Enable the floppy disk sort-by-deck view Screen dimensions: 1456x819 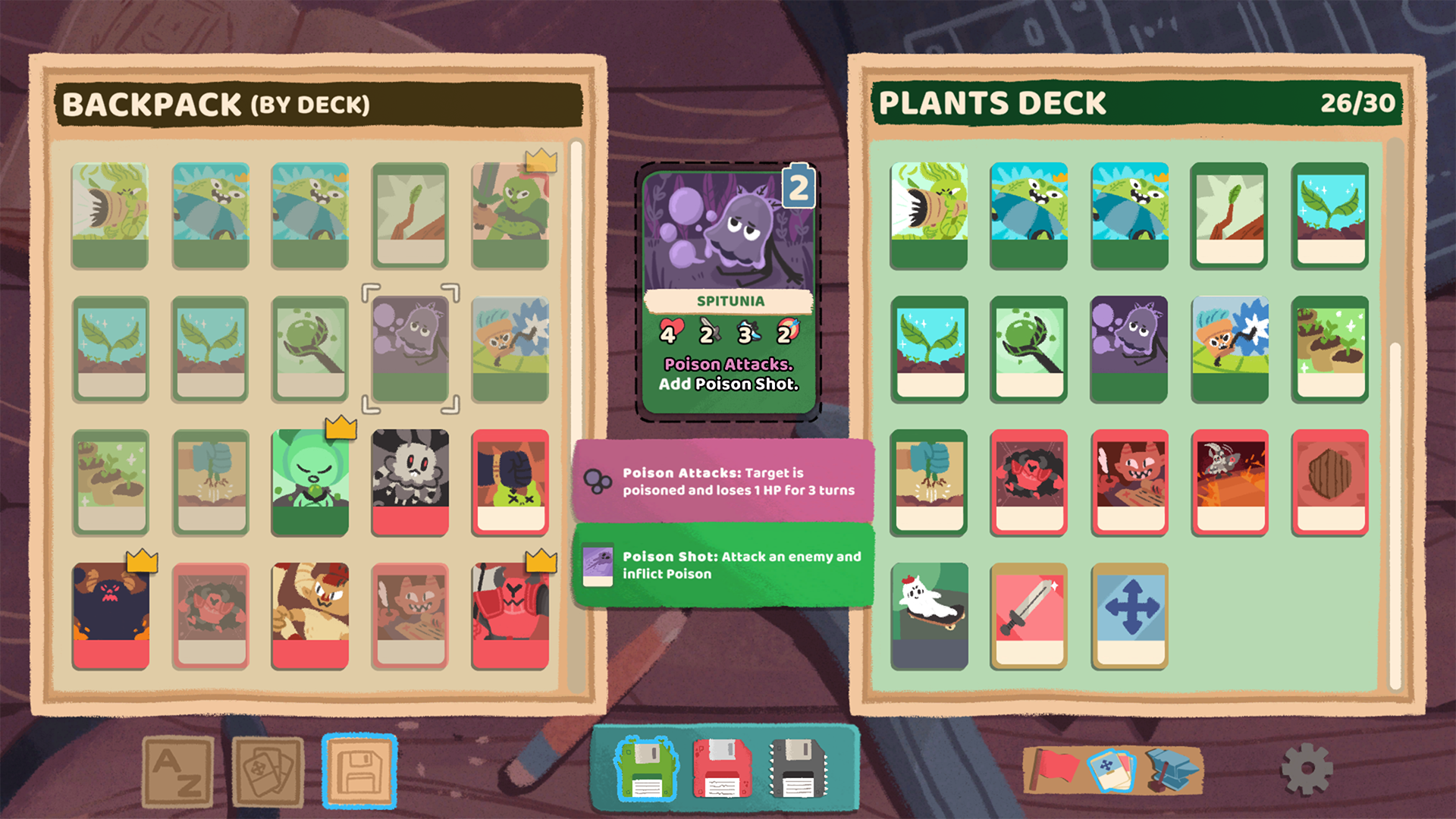point(360,768)
